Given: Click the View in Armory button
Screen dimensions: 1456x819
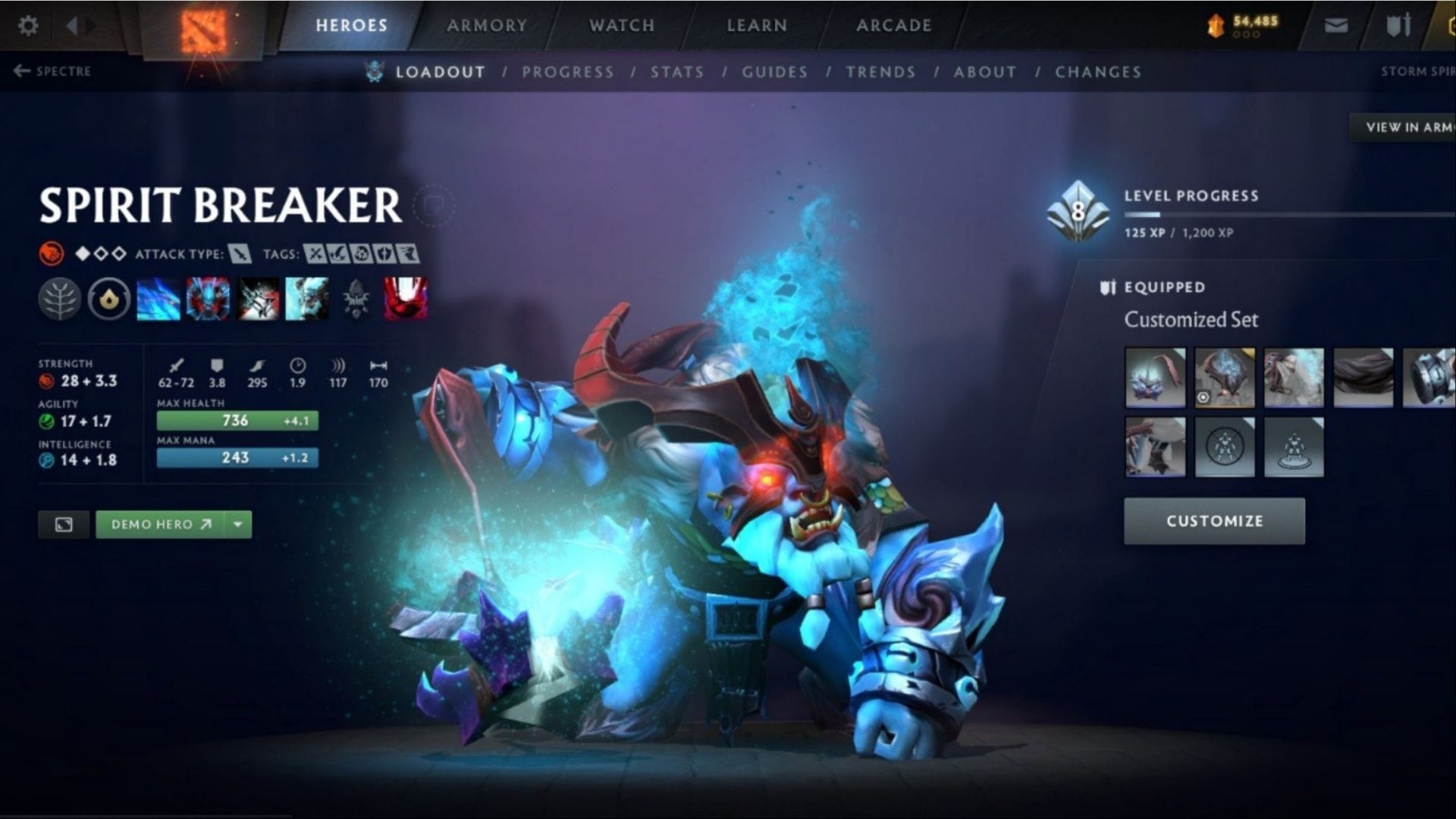Looking at the screenshot, I should 1407,127.
